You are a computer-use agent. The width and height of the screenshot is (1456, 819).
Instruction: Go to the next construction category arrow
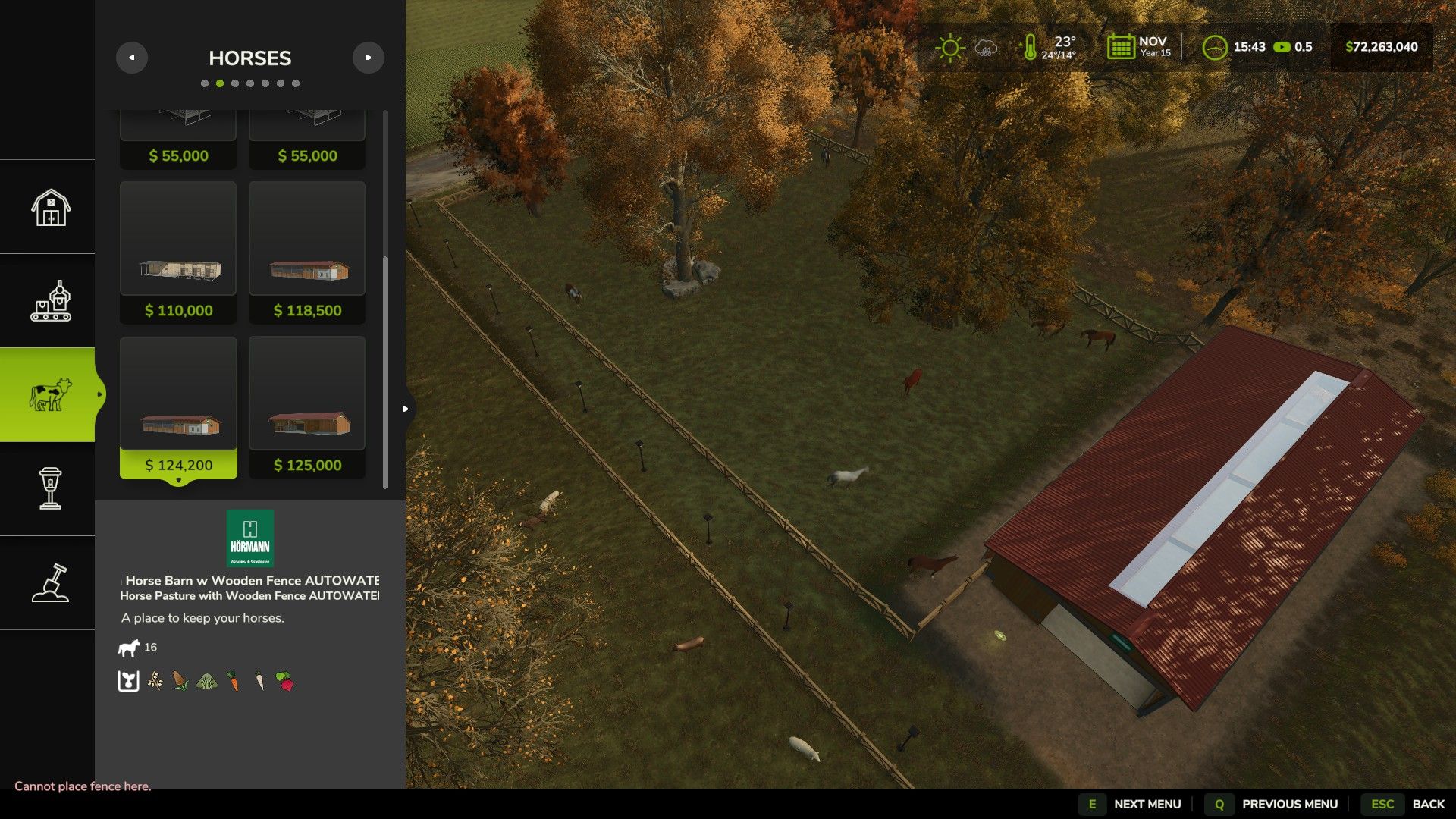(x=369, y=58)
